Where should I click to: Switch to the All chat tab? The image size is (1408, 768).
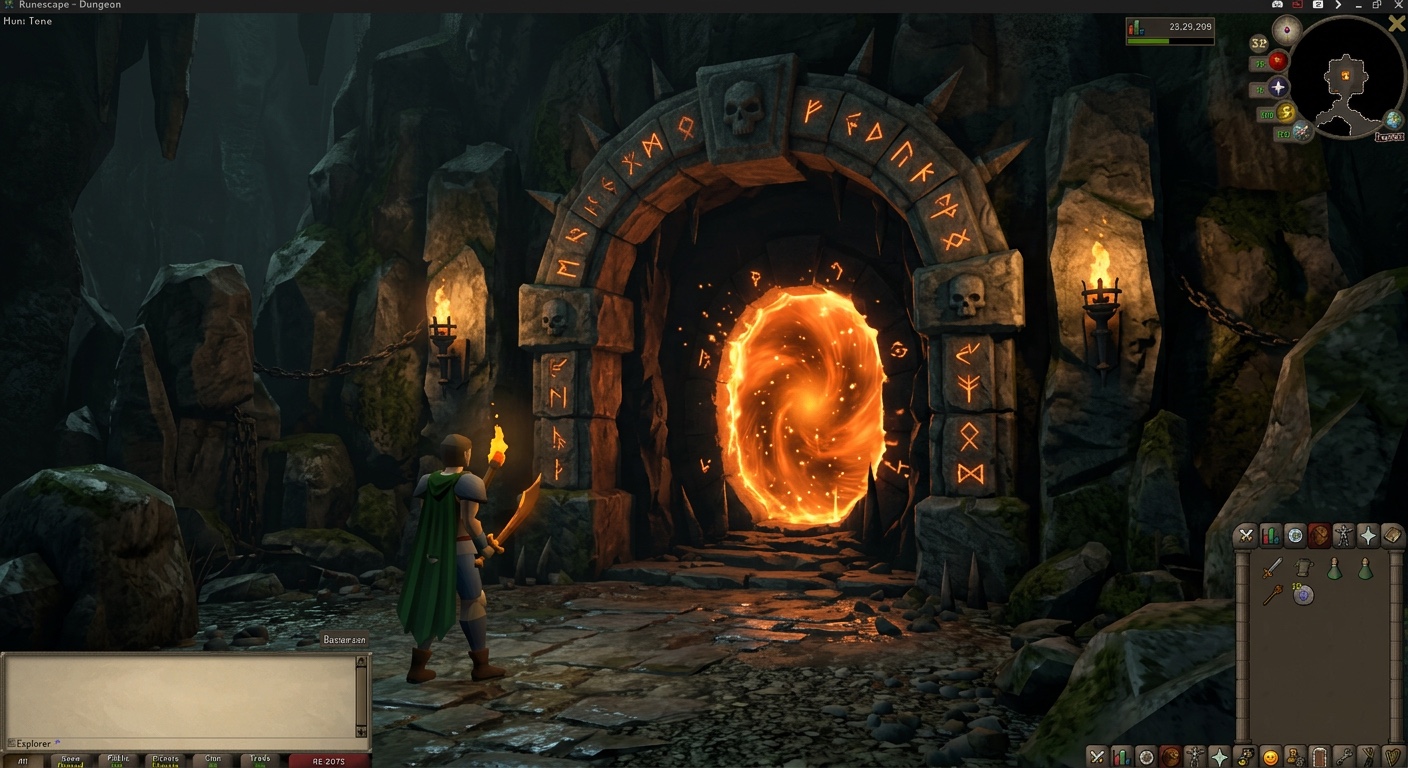pos(23,761)
